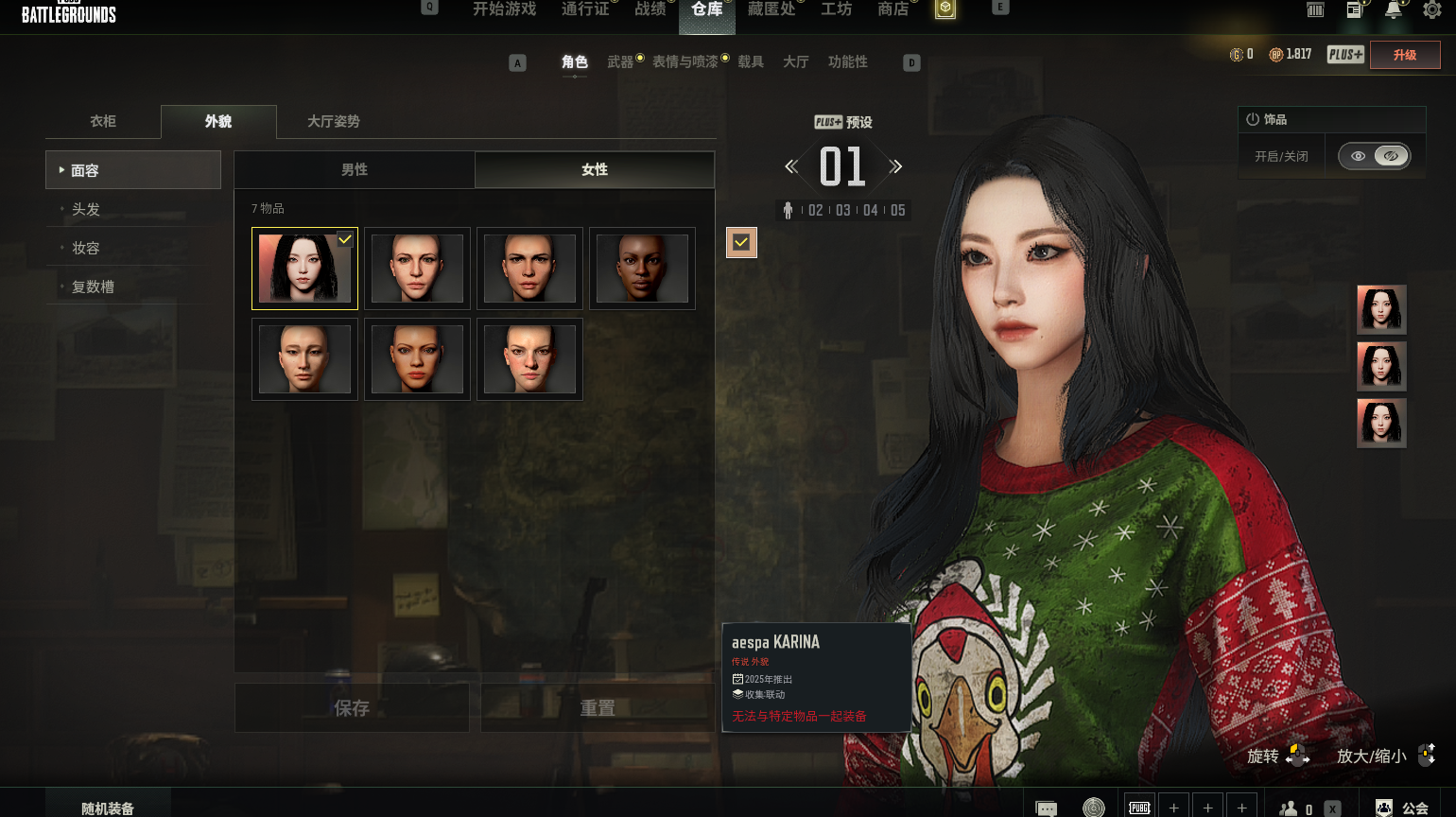Choose the 复数槽 category
Screen dimensions: 1456x817
[93, 287]
